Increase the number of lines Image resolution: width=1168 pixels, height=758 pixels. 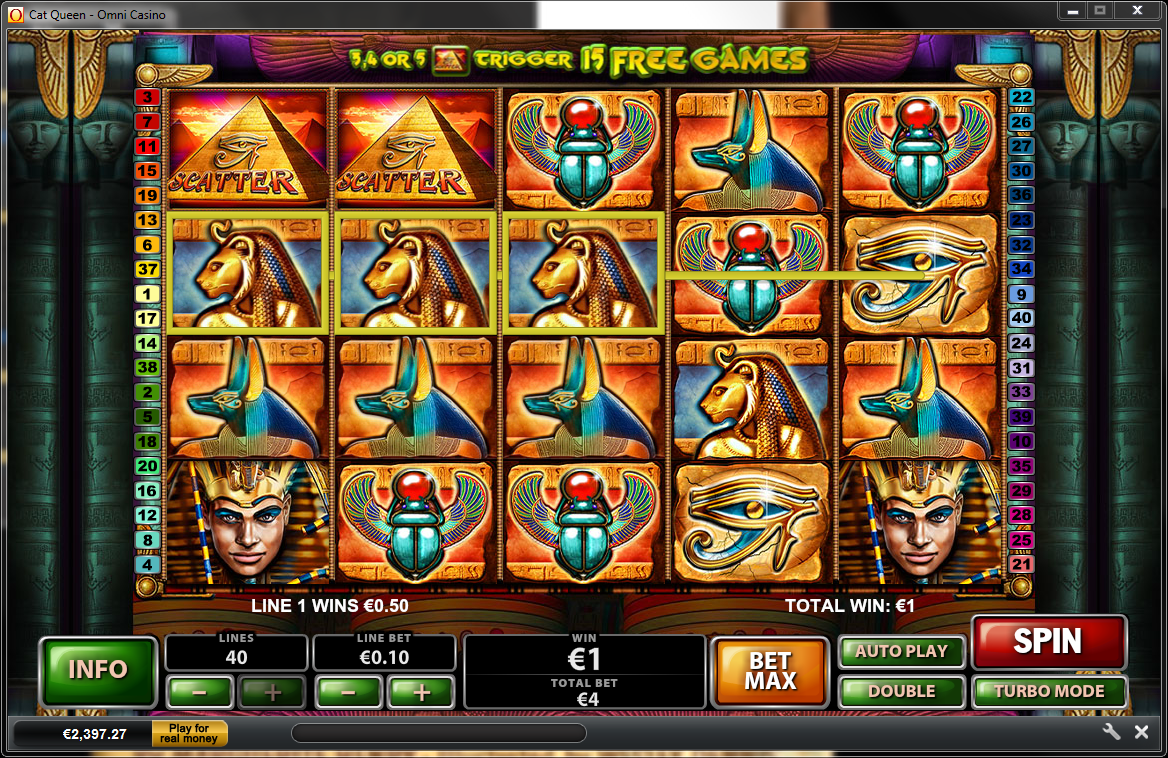pos(272,691)
